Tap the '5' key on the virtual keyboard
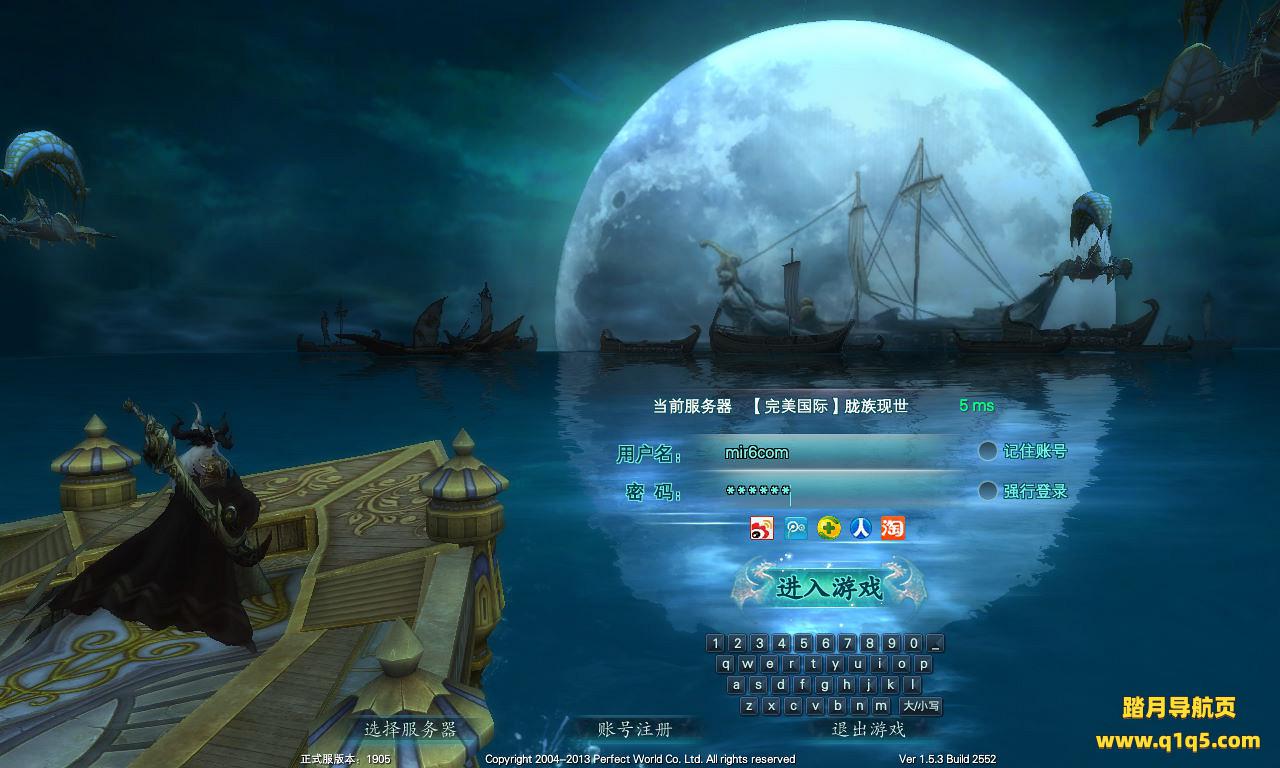The width and height of the screenshot is (1280, 768). click(x=803, y=643)
